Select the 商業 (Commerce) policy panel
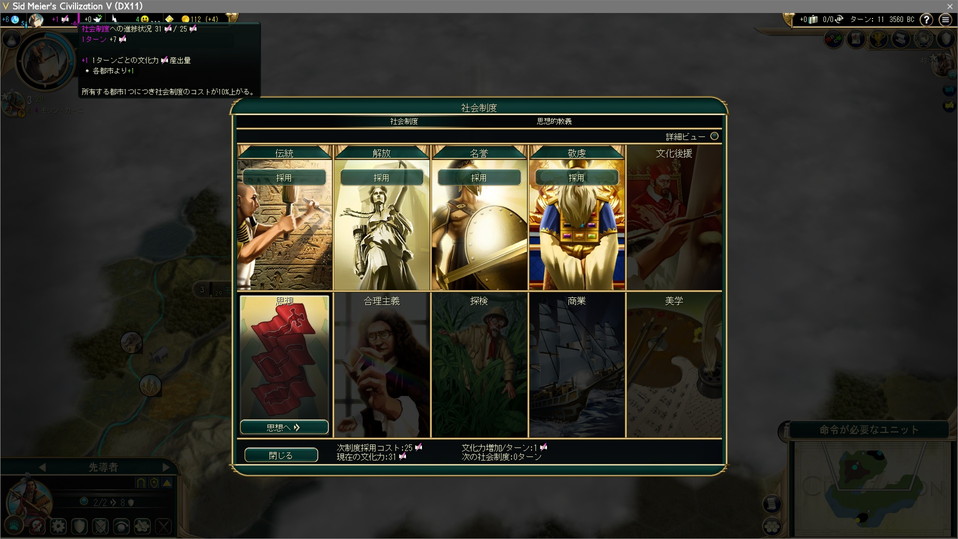The width and height of the screenshot is (958, 539). [x=576, y=365]
